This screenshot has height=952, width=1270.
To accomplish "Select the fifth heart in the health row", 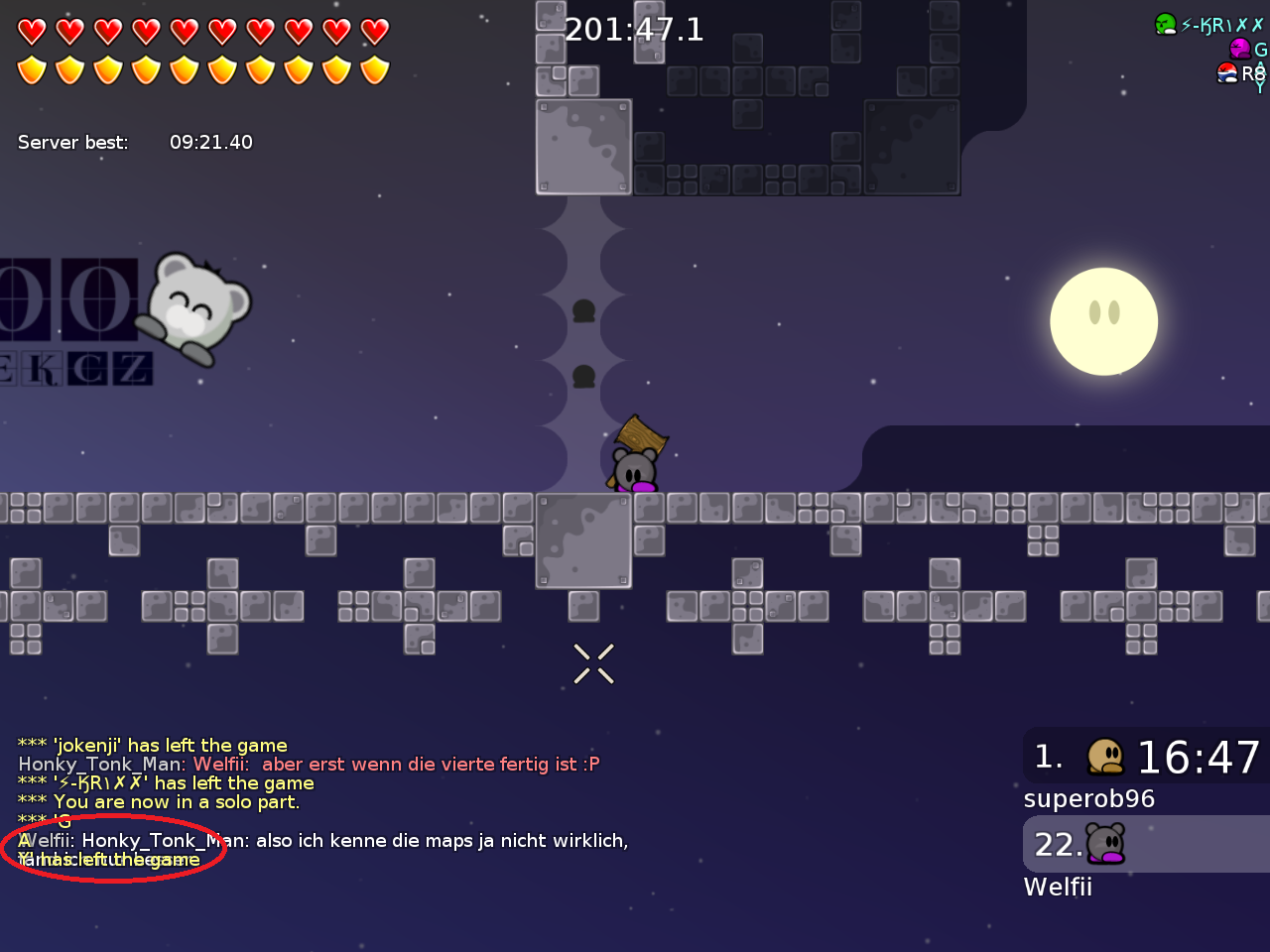I will [x=185, y=31].
